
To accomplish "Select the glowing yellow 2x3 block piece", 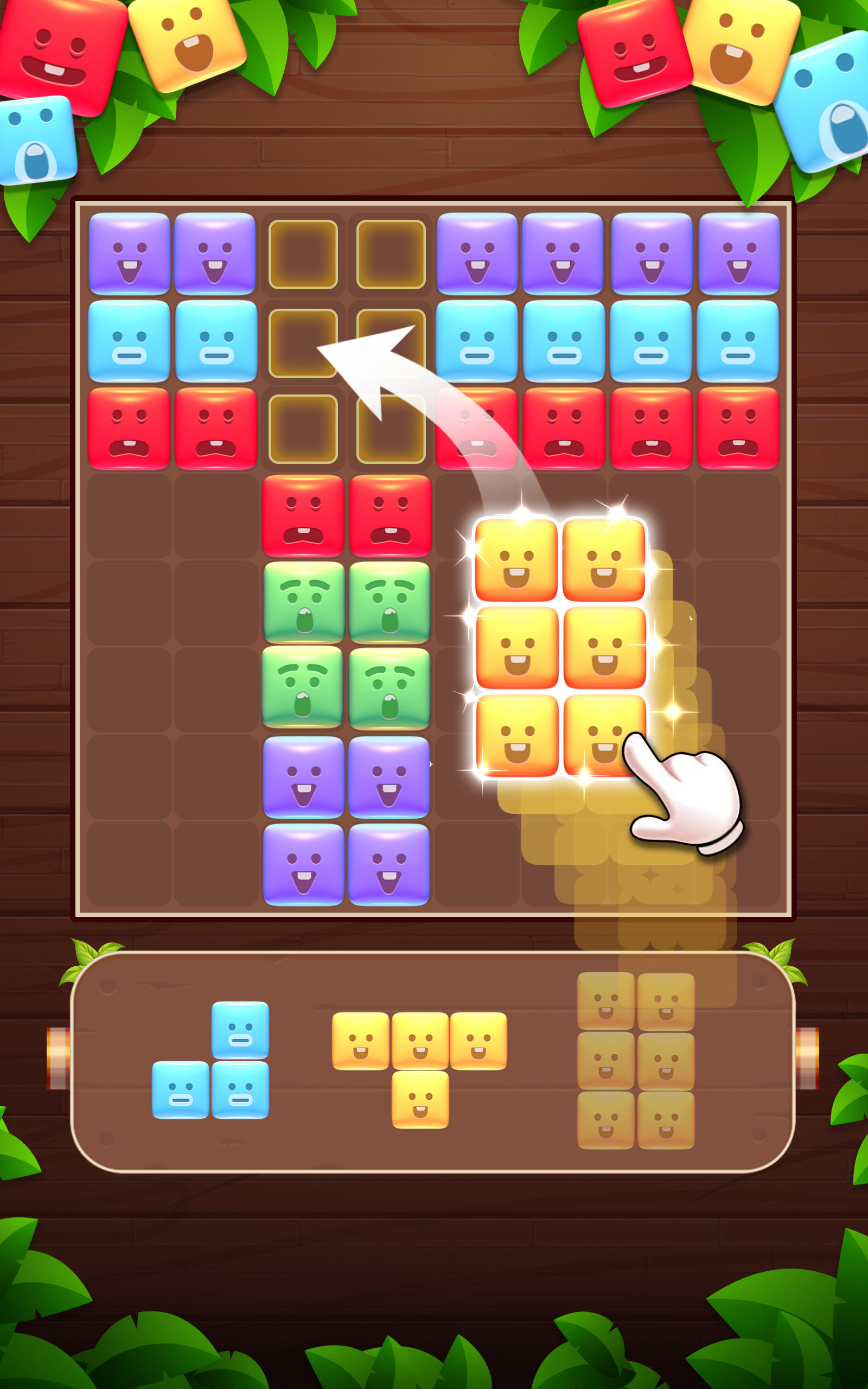I will (x=560, y=648).
